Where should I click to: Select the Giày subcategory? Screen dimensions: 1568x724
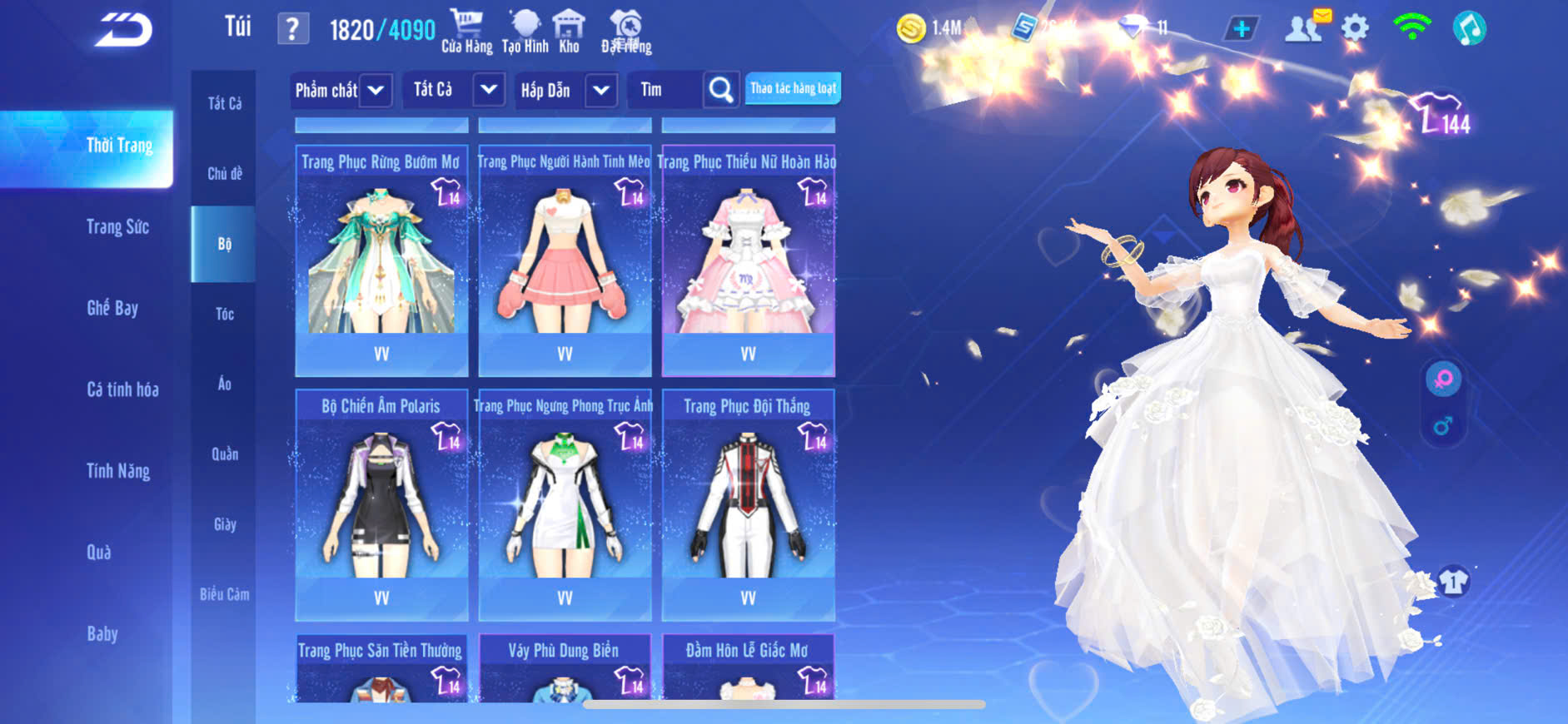click(x=225, y=524)
